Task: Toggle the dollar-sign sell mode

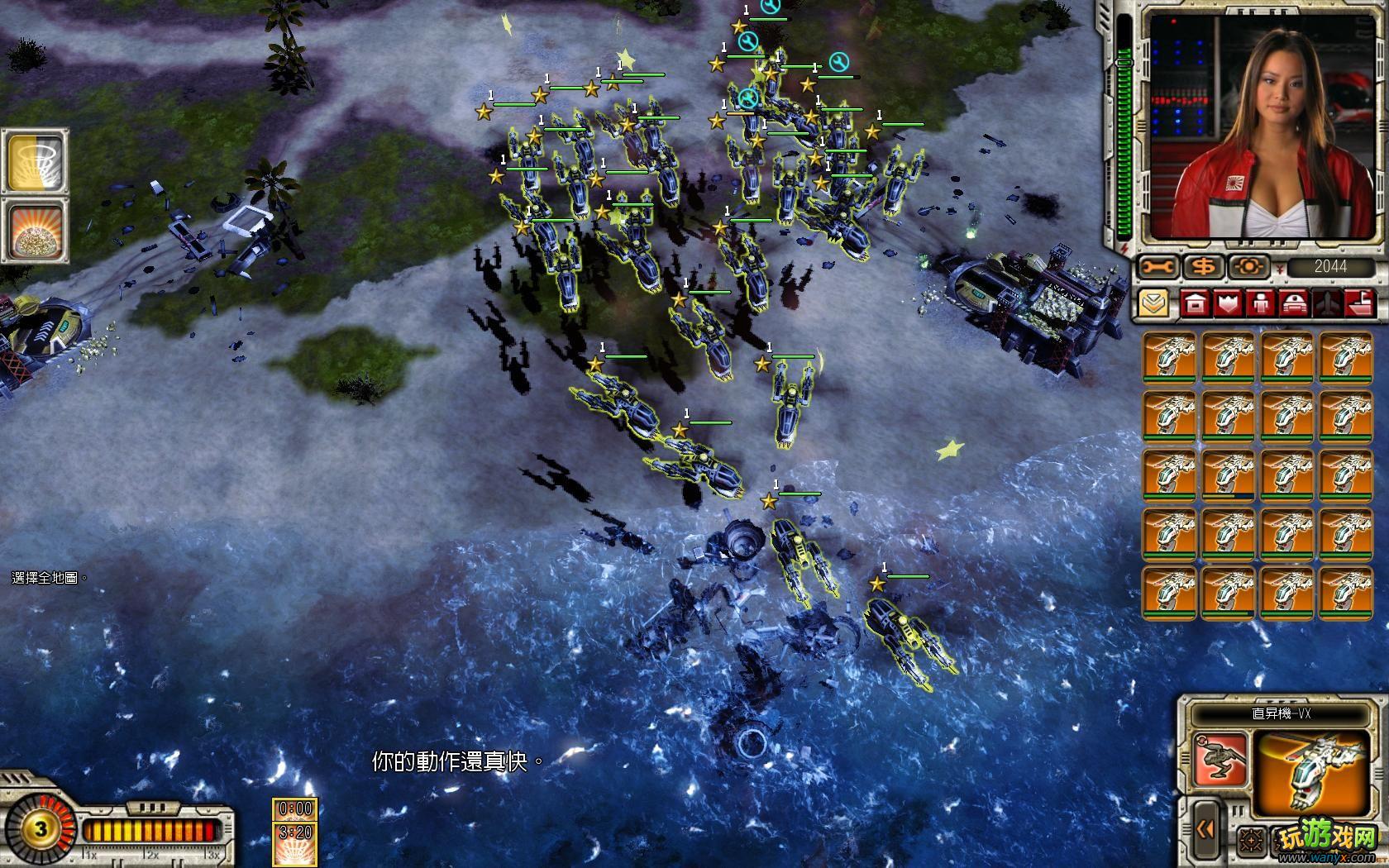Action: click(1204, 266)
